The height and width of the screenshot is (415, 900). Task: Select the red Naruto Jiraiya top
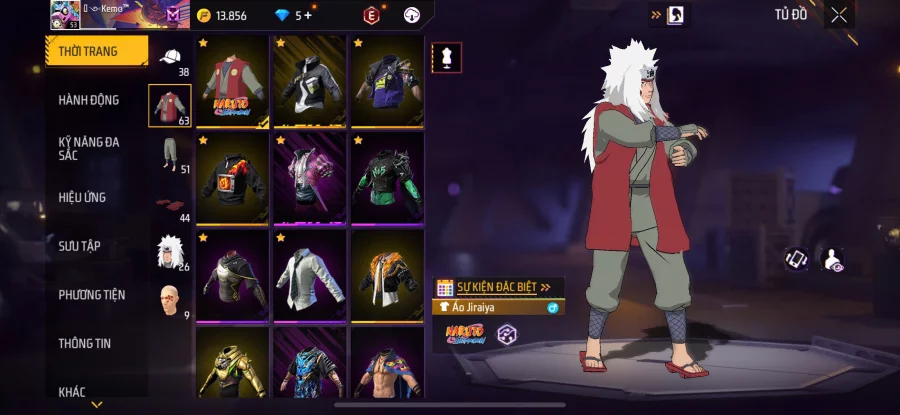(x=232, y=82)
